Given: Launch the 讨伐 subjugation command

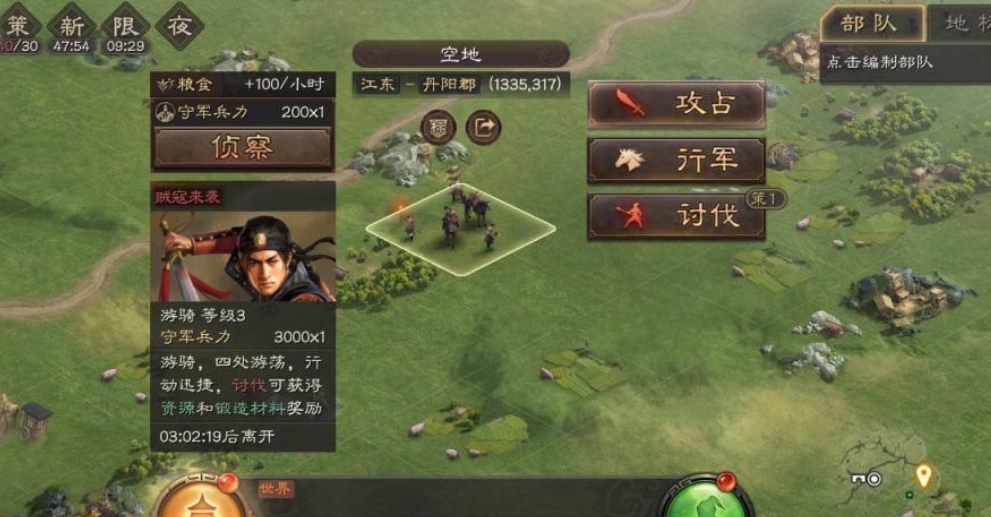Looking at the screenshot, I should point(676,216).
